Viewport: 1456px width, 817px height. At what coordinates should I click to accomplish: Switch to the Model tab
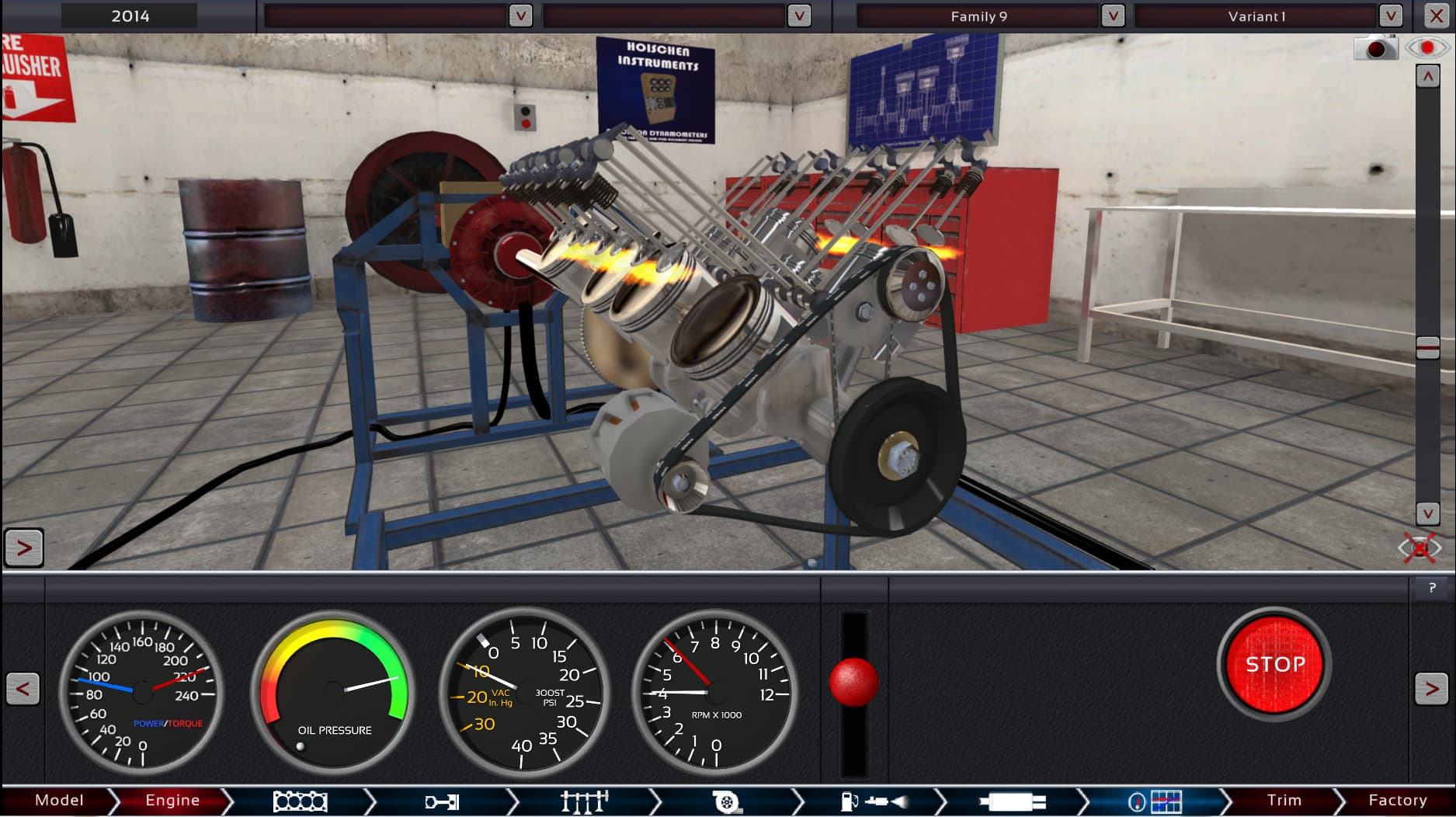pyautogui.click(x=61, y=800)
